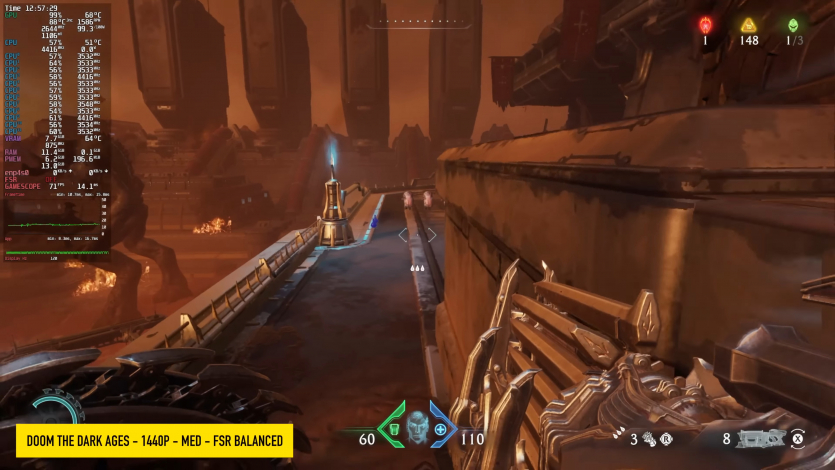This screenshot has height=470, width=835.
Task: Click the red demonic sigil icon
Action: (704, 25)
